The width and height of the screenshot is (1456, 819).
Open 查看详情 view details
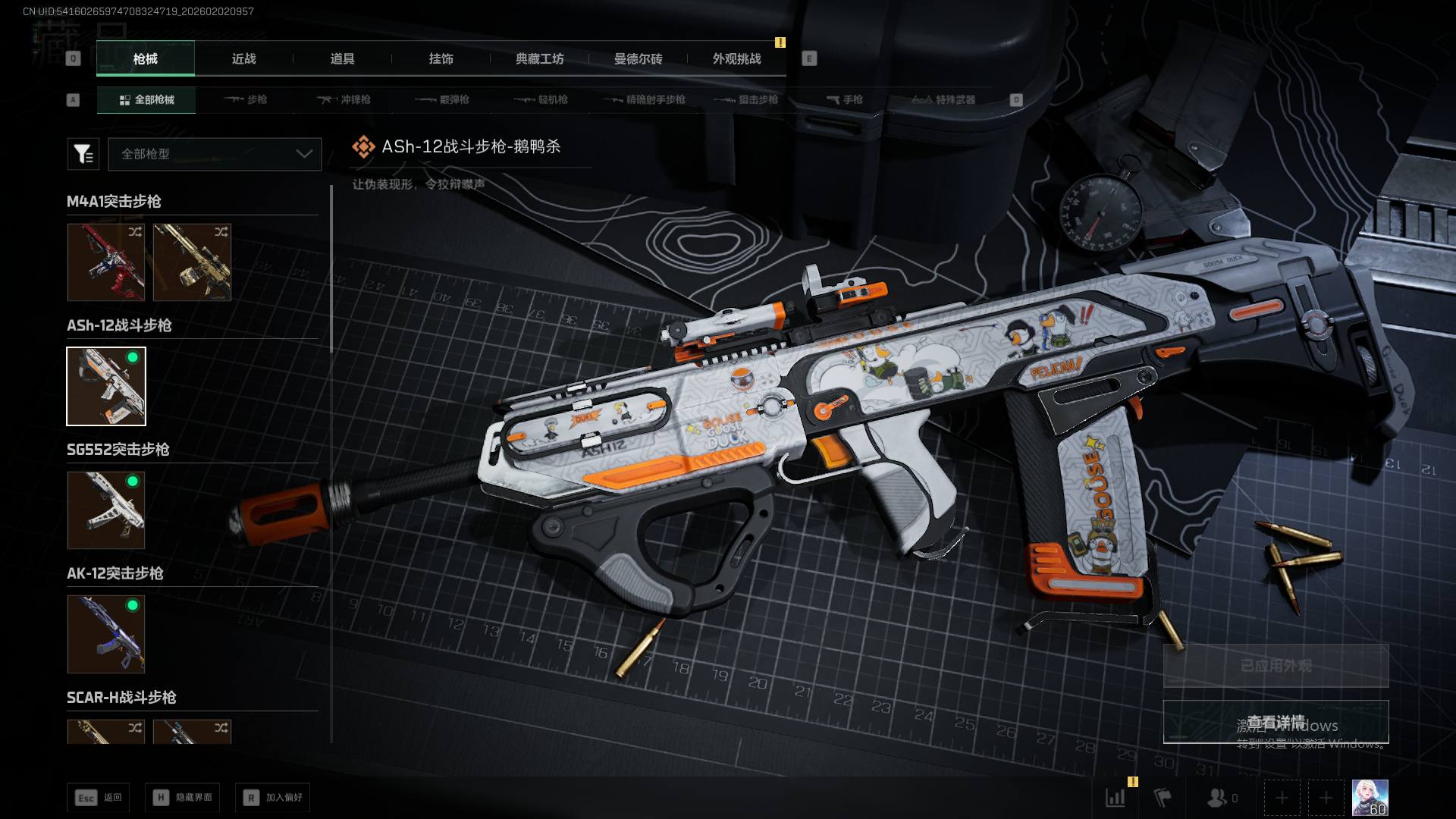[x=1276, y=722]
